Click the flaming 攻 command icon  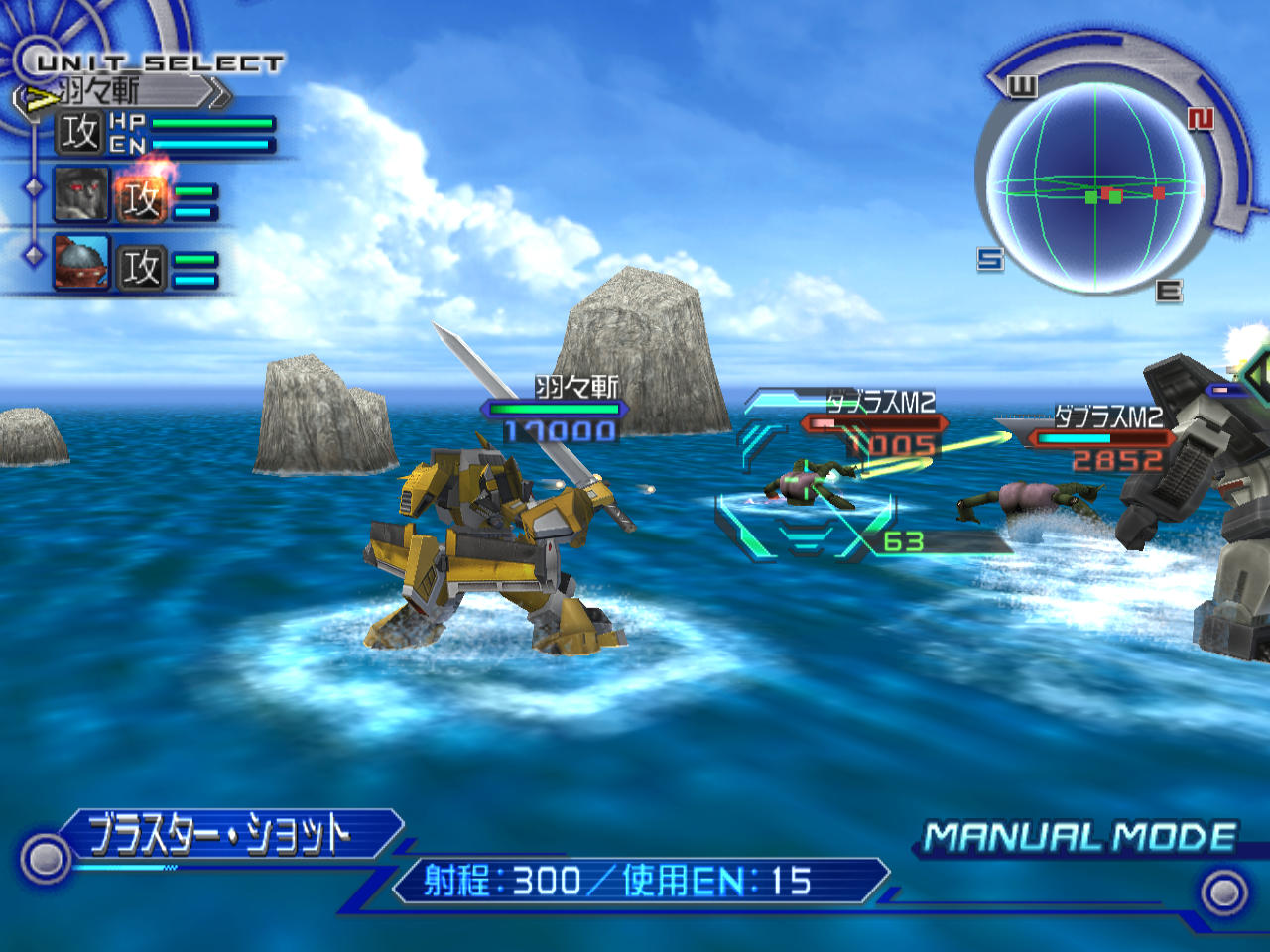coord(141,198)
